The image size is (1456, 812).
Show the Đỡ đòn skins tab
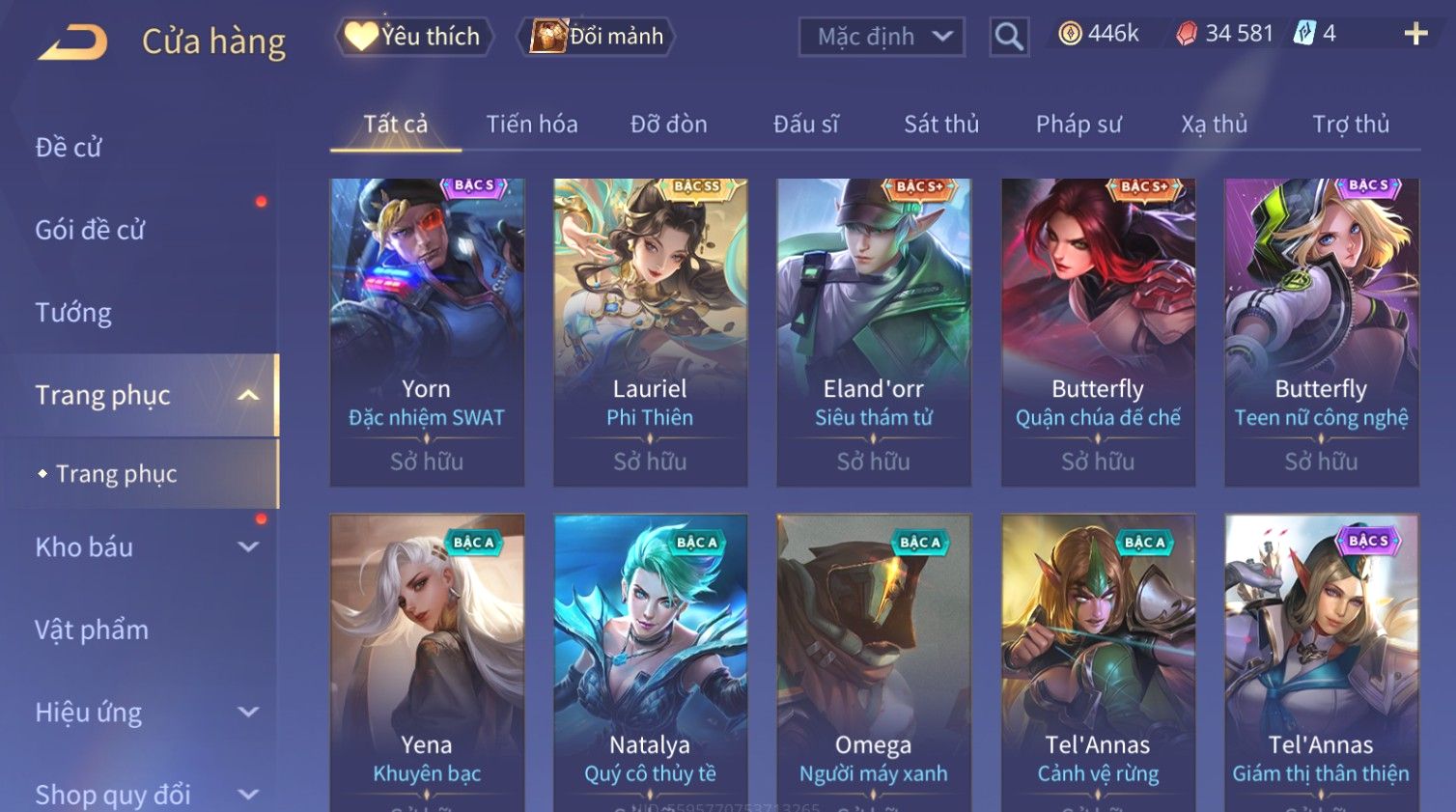669,125
